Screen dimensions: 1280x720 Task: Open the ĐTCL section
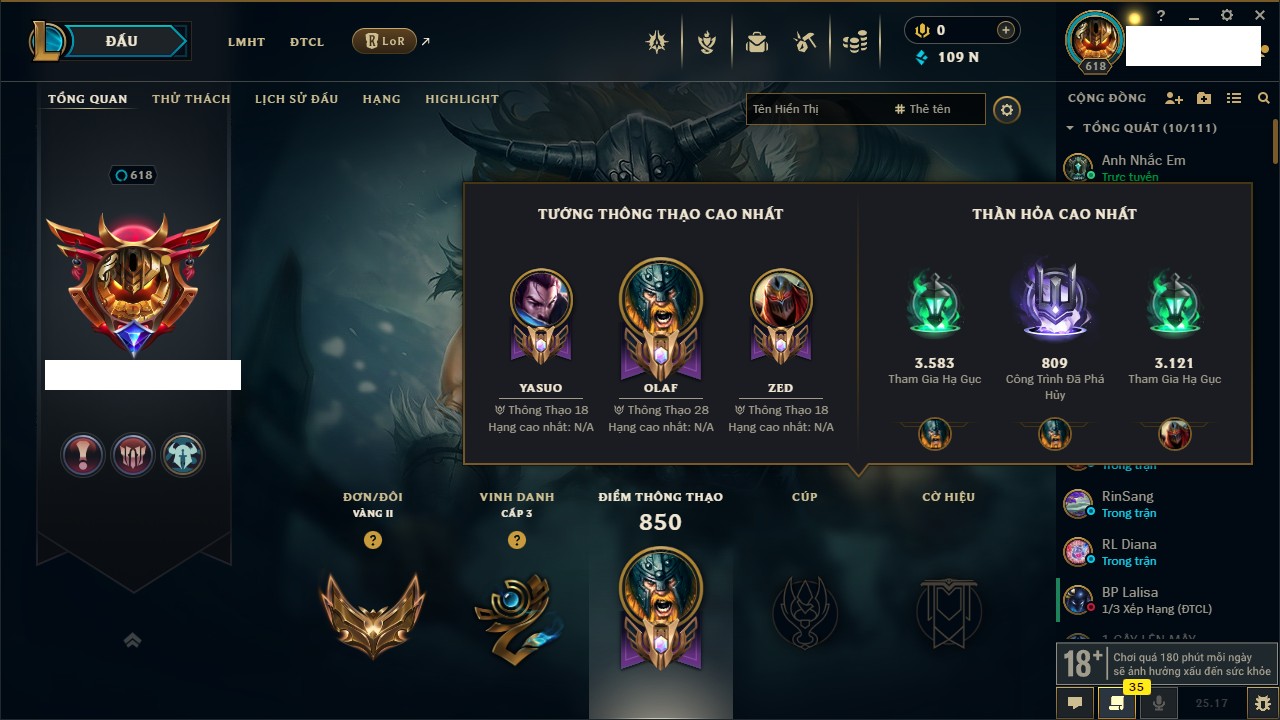[x=307, y=42]
